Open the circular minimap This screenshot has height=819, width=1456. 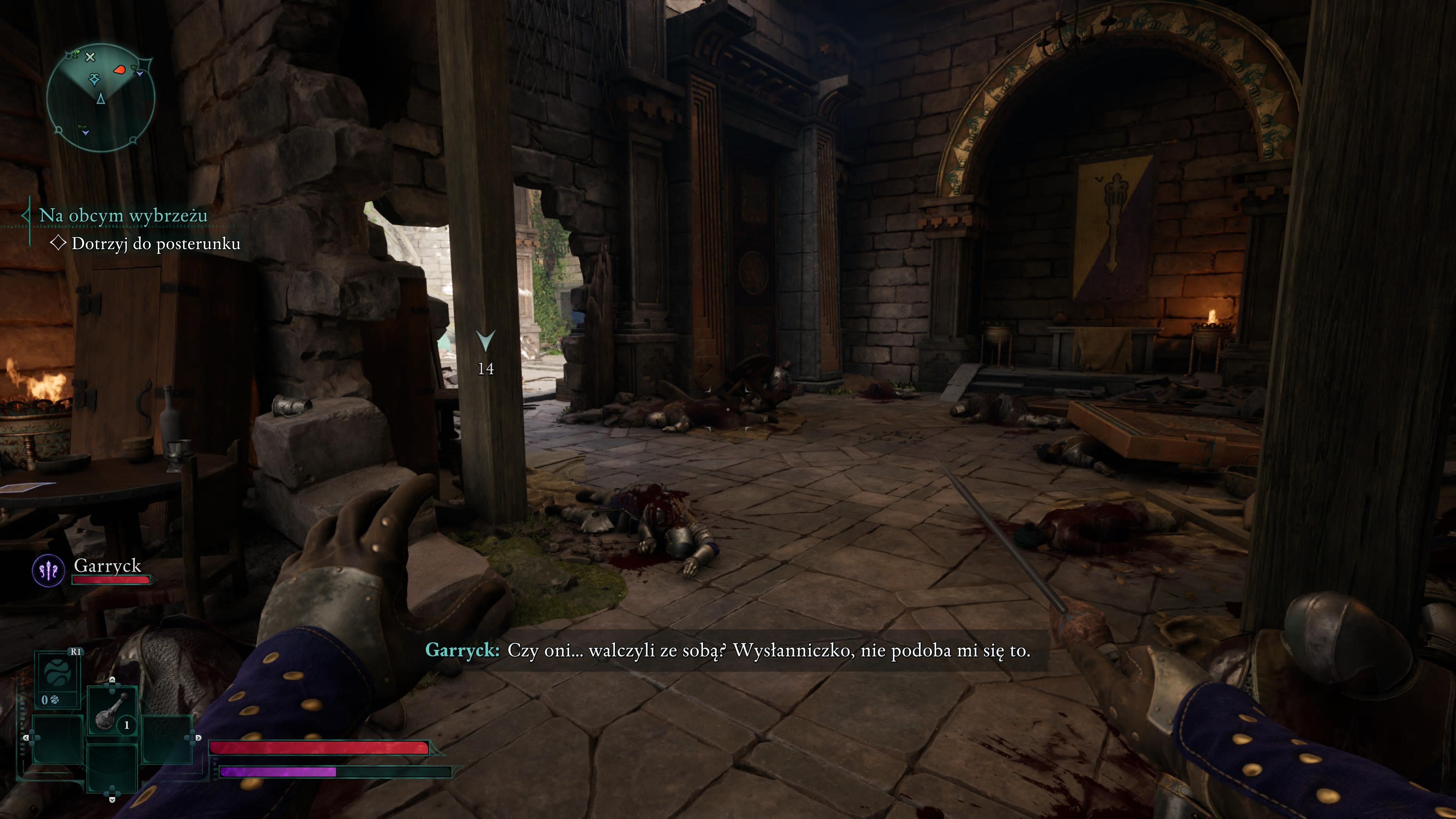click(x=100, y=98)
